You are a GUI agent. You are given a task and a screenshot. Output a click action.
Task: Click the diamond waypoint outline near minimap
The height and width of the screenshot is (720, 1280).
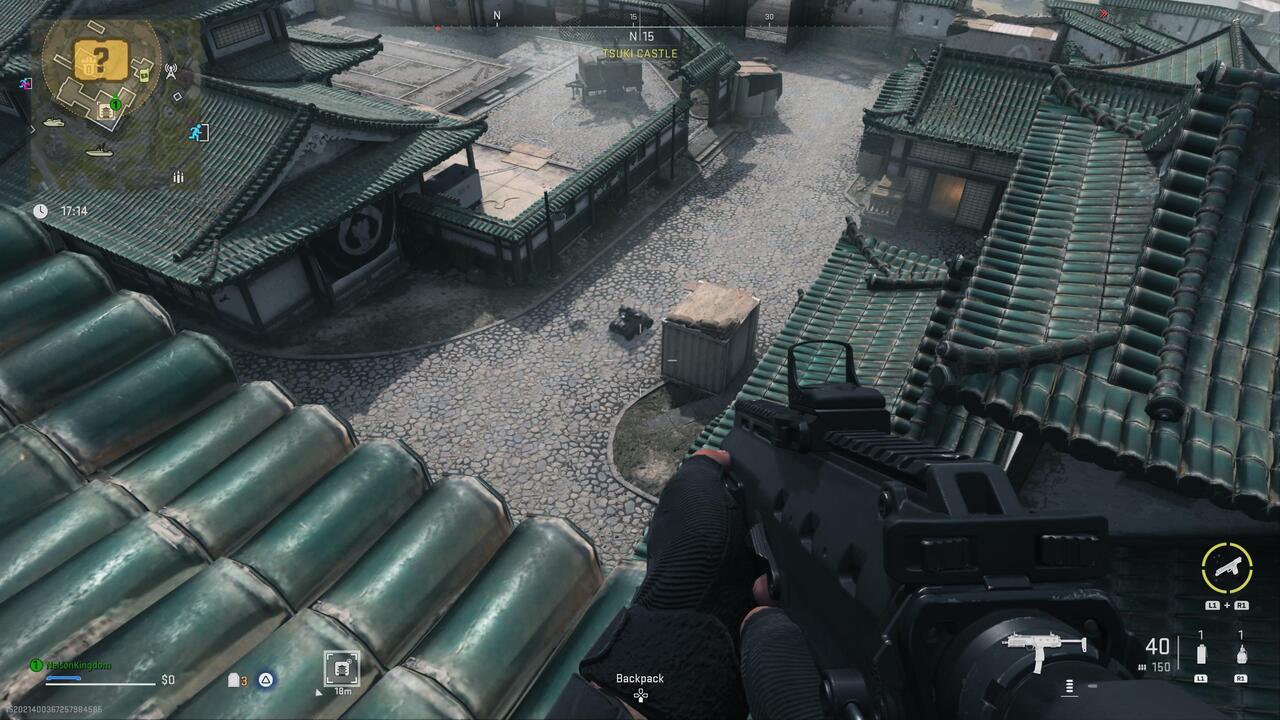pos(176,98)
